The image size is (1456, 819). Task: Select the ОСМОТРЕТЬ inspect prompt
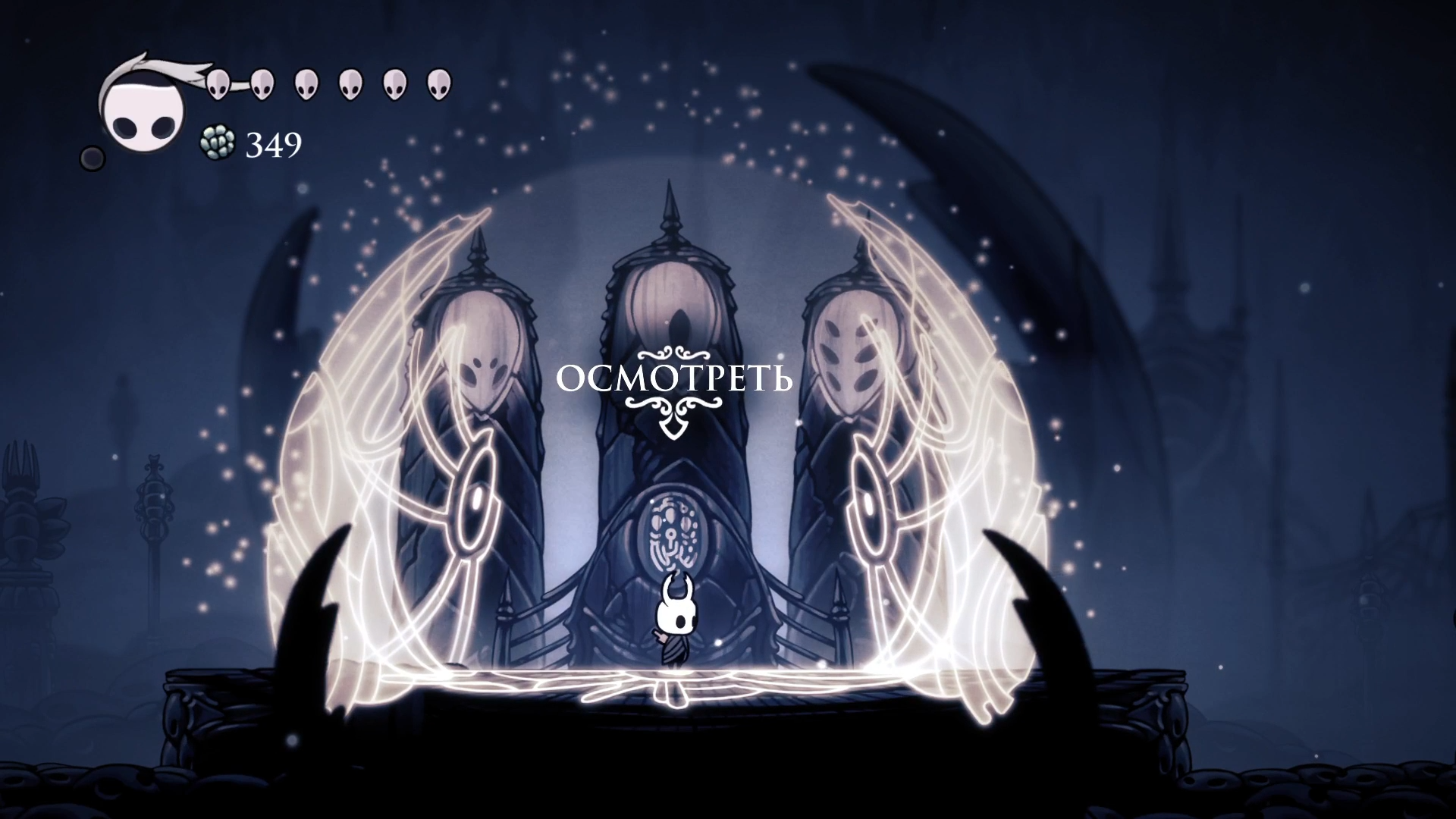pyautogui.click(x=674, y=378)
